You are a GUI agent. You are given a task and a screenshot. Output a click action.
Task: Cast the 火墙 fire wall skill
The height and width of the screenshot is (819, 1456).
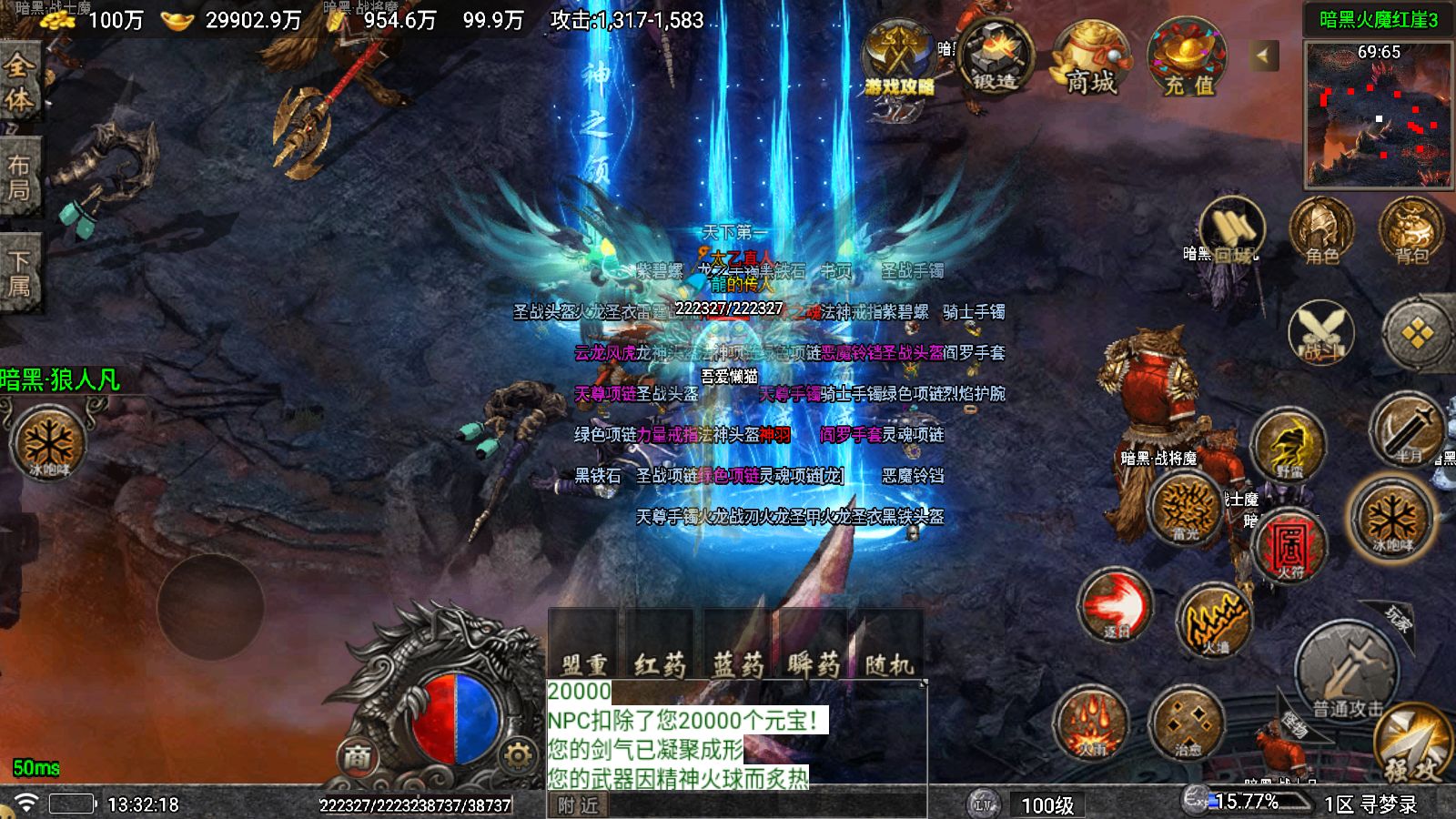pos(1215,621)
